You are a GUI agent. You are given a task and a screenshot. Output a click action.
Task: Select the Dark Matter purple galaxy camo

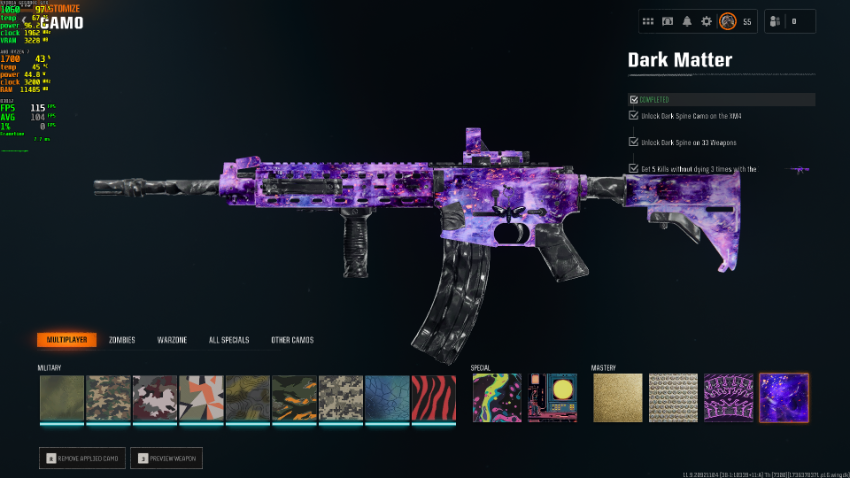tap(783, 398)
